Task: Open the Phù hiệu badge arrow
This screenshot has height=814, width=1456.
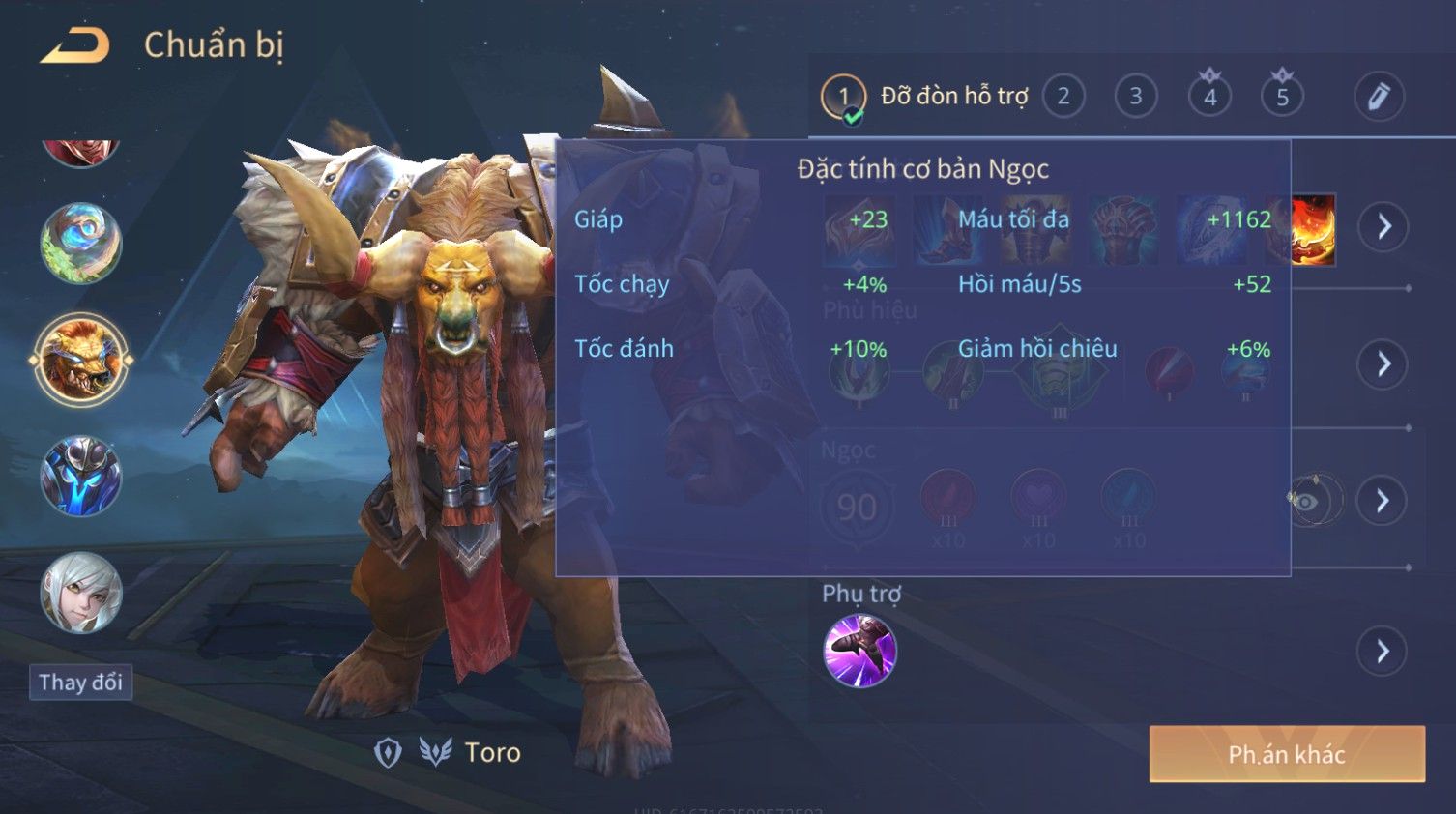Action: point(1383,364)
